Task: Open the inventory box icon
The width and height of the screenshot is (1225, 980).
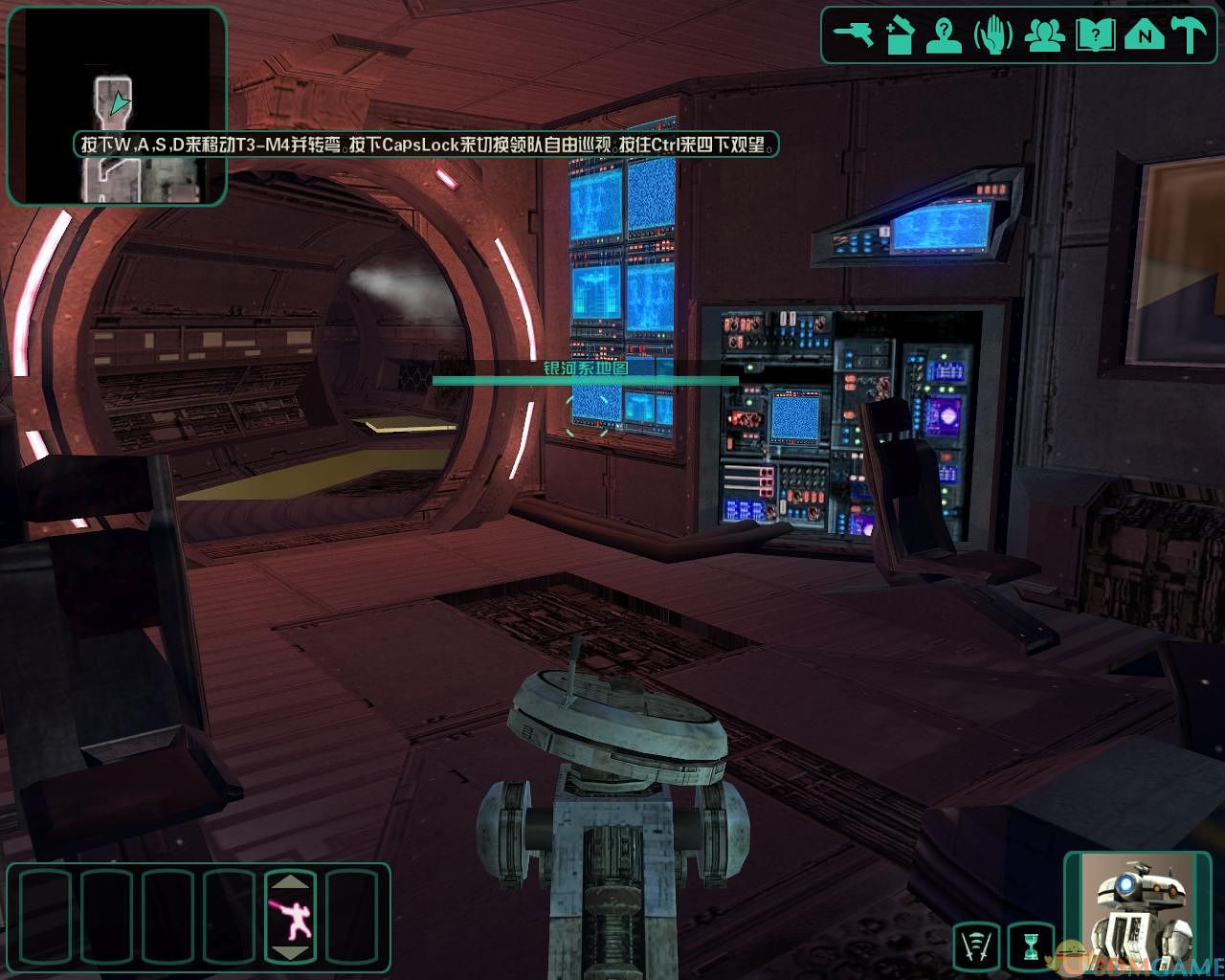Action: point(899,36)
